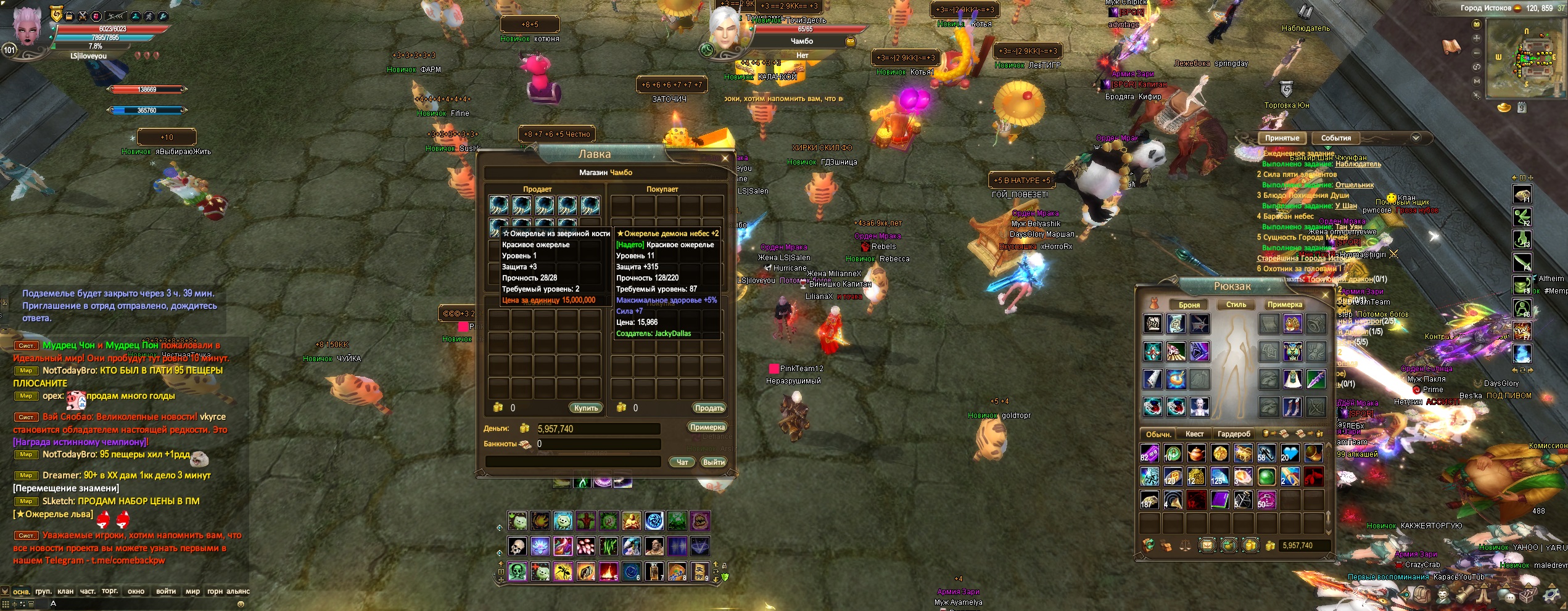Select the teapot item in backpack
1568x611 pixels.
pyautogui.click(x=1196, y=454)
